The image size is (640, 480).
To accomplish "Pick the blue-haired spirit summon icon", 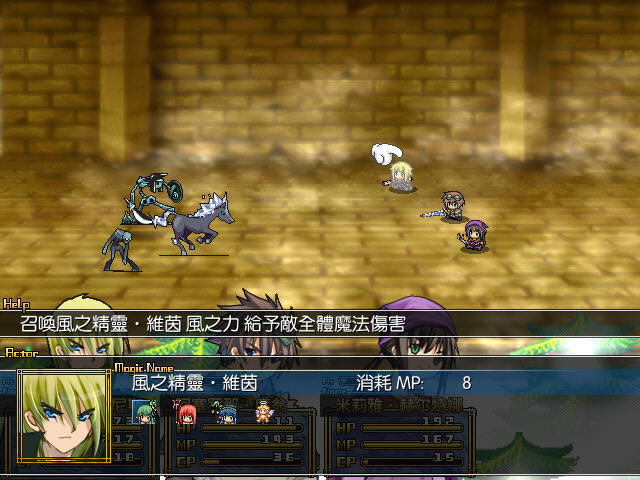I will tap(226, 411).
